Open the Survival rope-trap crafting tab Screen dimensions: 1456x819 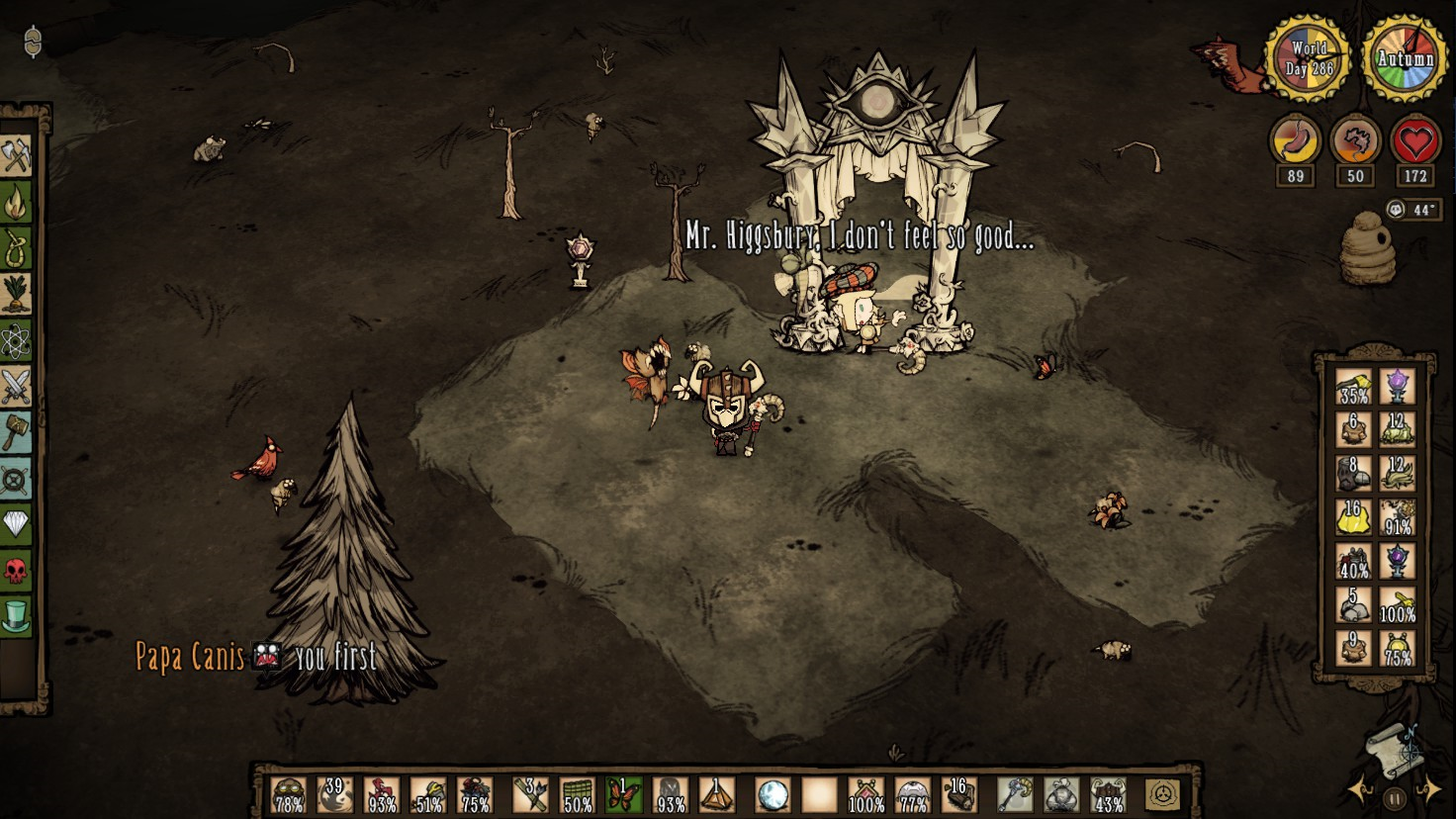tap(17, 248)
